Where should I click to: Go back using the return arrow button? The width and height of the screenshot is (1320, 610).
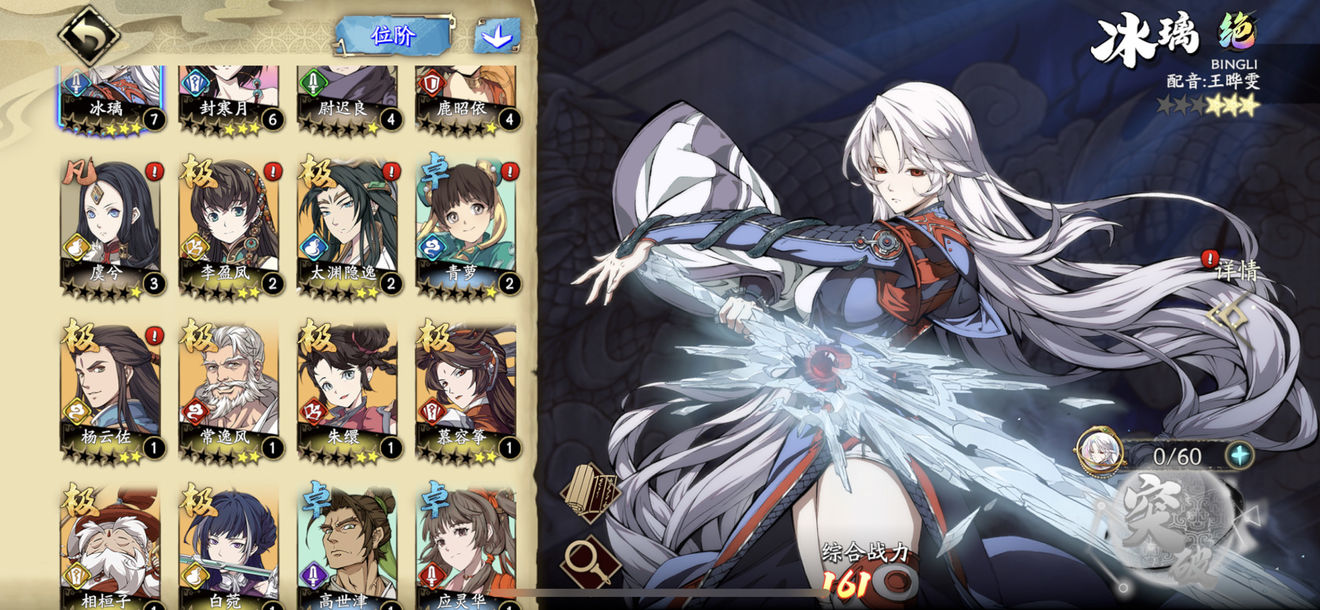[89, 36]
